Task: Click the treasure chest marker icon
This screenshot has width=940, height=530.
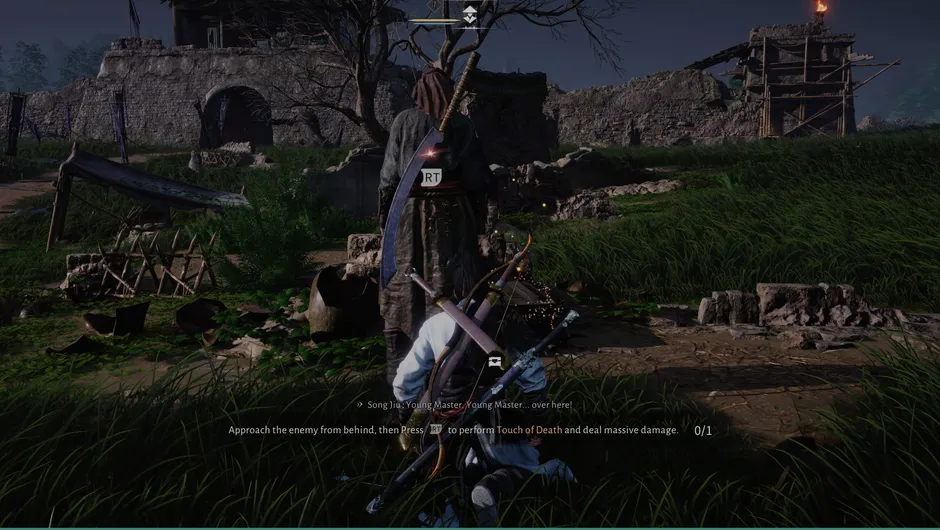Action: point(494,362)
